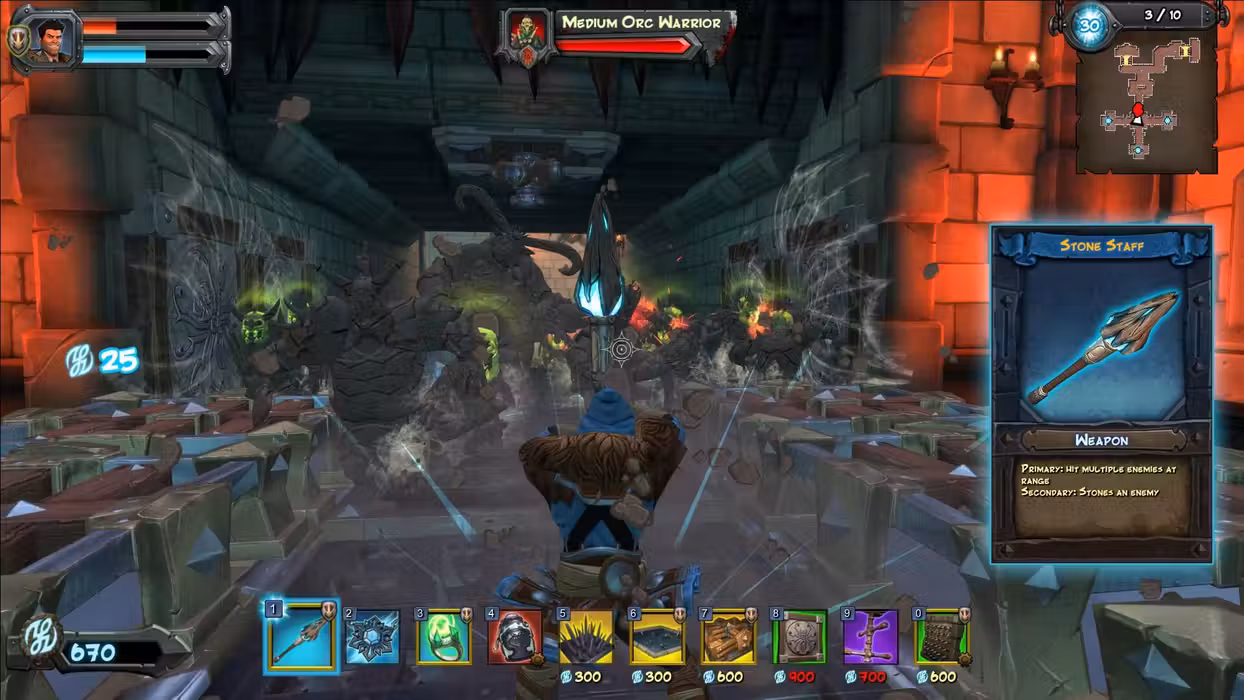Screen dimensions: 1244x700
Task: Select the green ring trinket in slot 3
Action: coord(444,637)
